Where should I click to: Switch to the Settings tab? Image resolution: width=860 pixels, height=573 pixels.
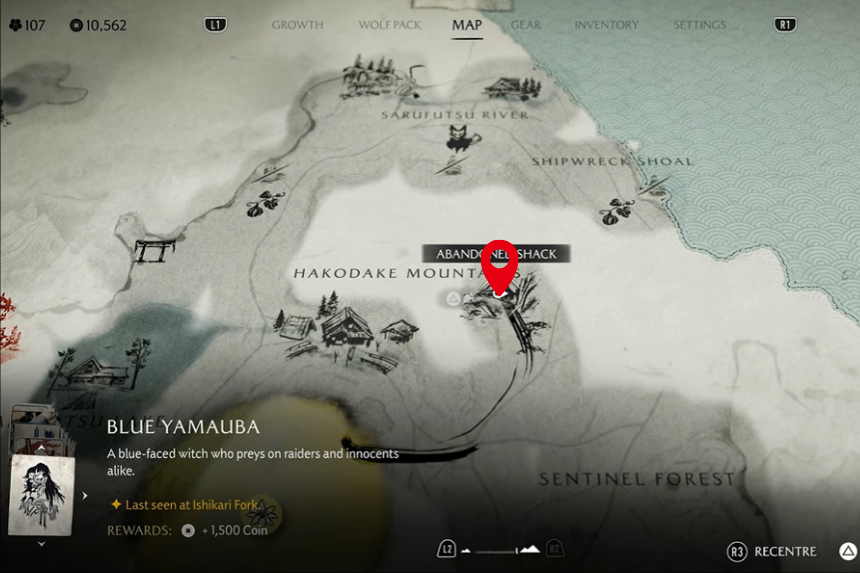coord(699,25)
